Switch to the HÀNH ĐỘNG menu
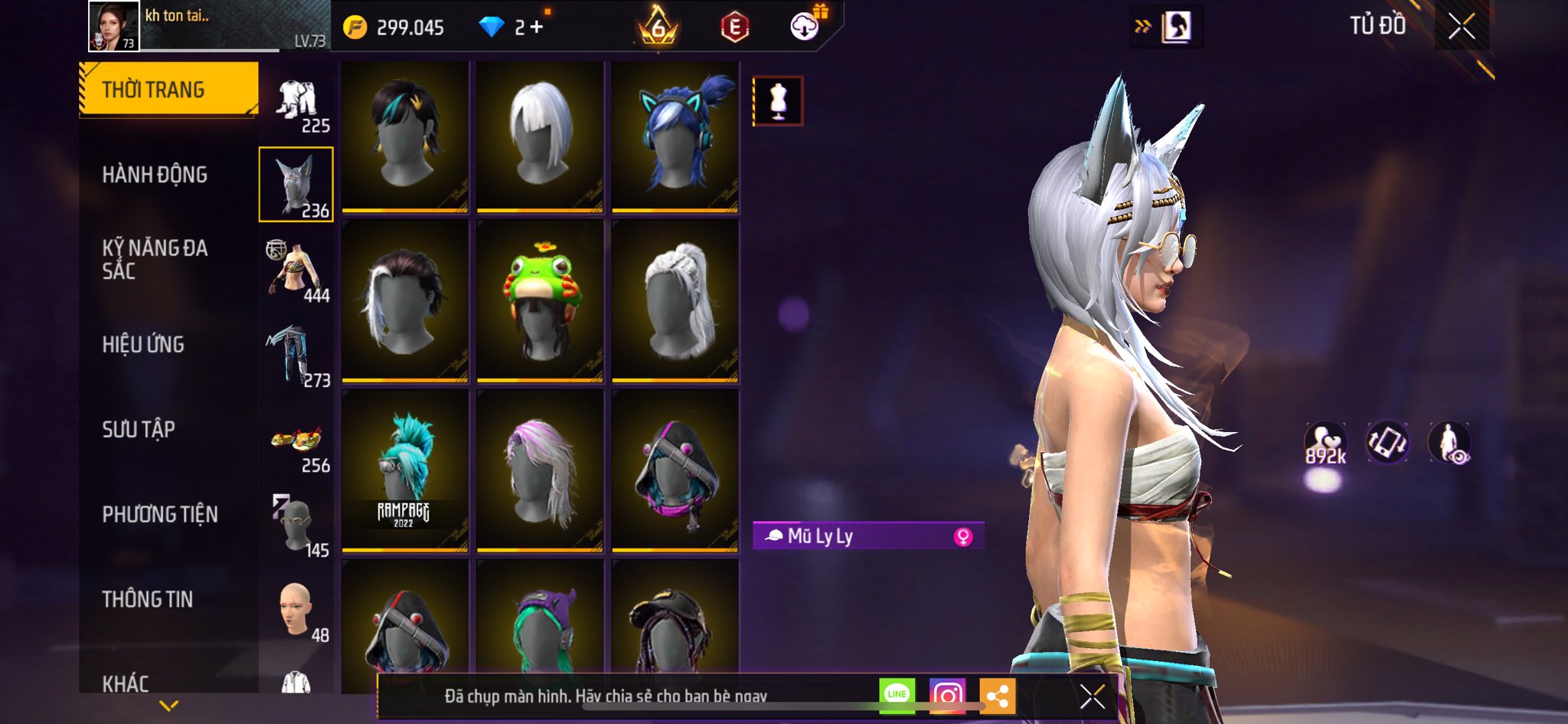 pyautogui.click(x=155, y=175)
